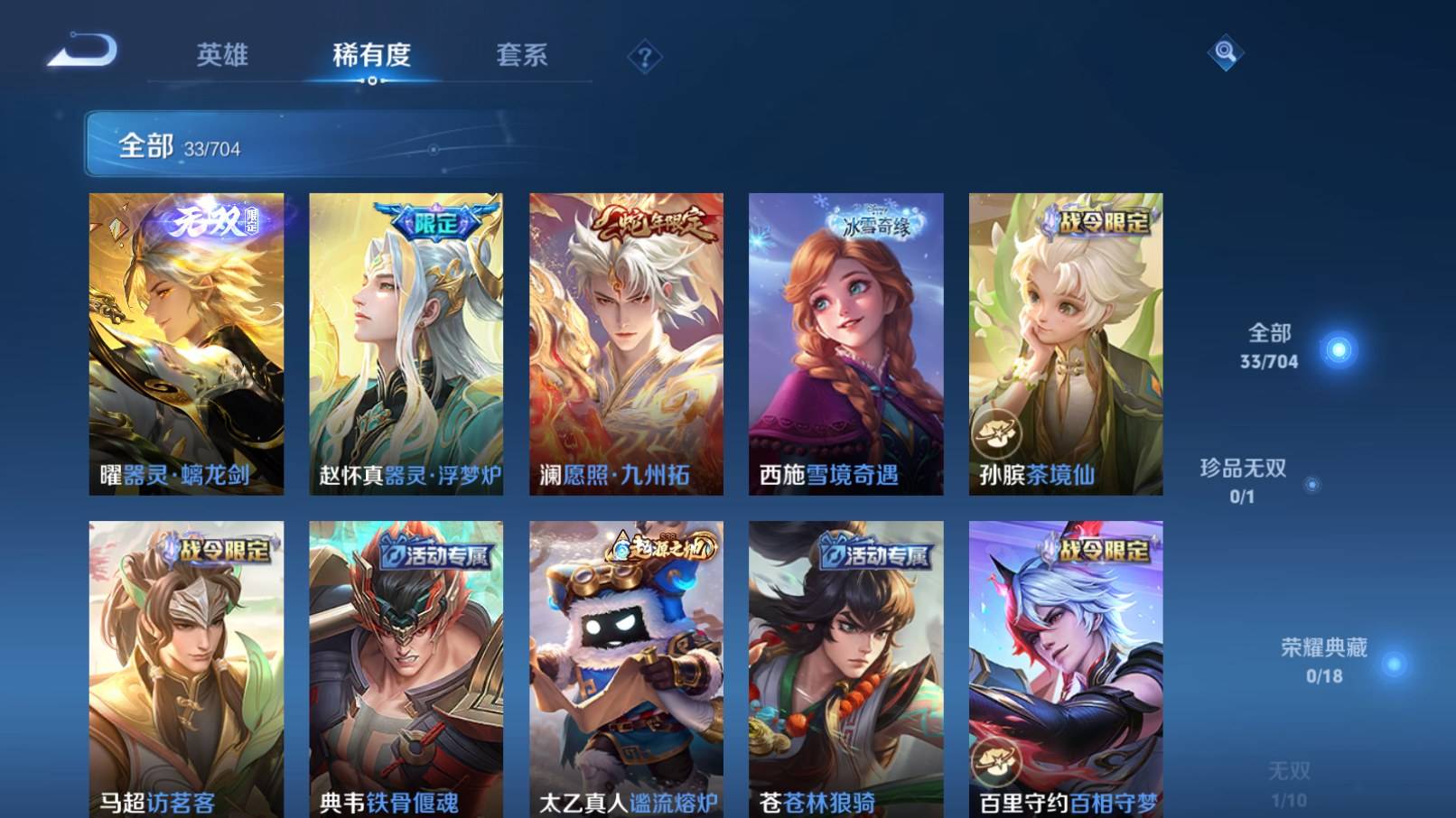Screen dimensions: 1456x818
Task: Switch to the 英雄 tab
Action: pos(221,54)
